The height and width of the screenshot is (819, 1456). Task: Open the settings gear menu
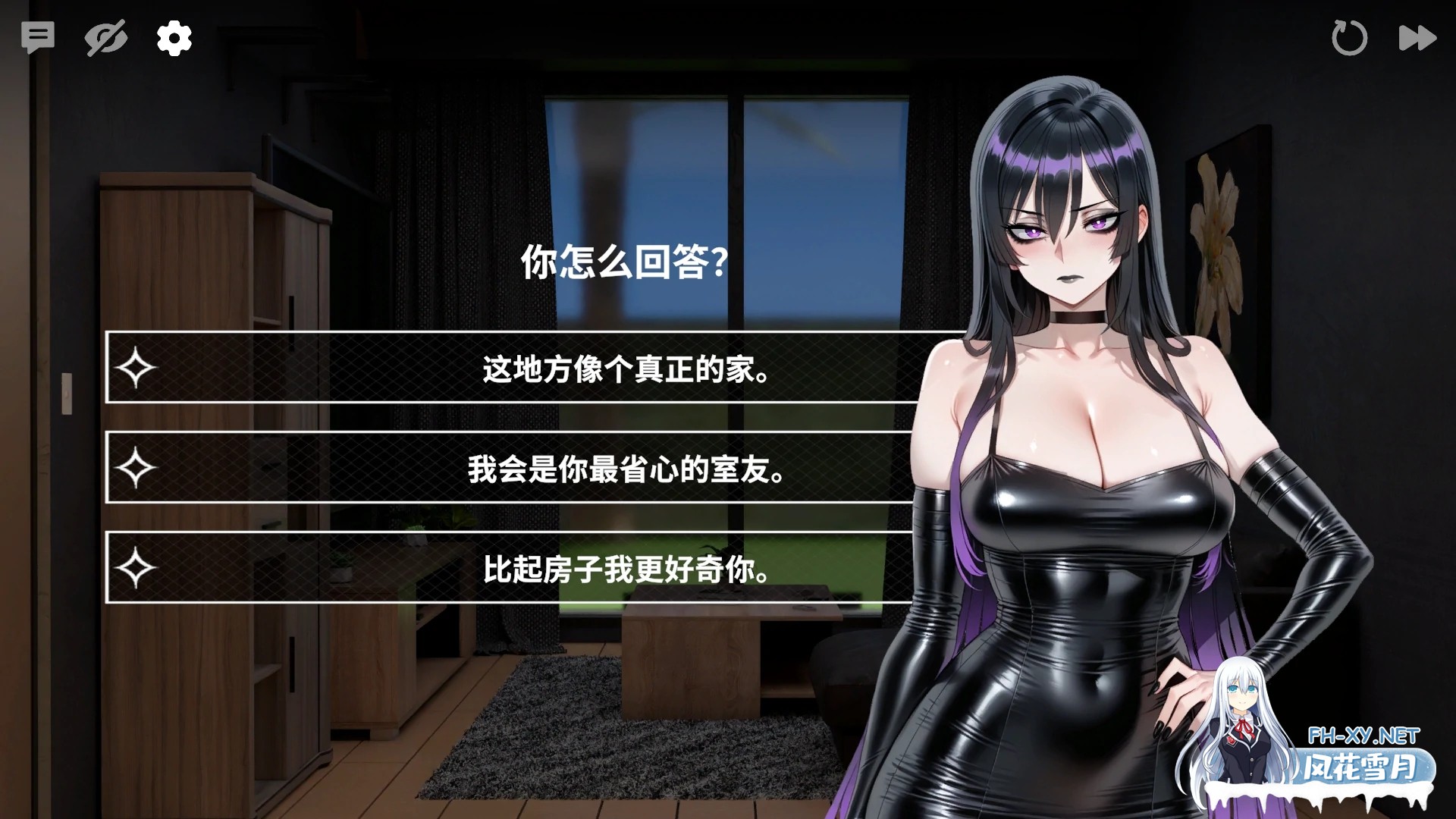pyautogui.click(x=174, y=38)
